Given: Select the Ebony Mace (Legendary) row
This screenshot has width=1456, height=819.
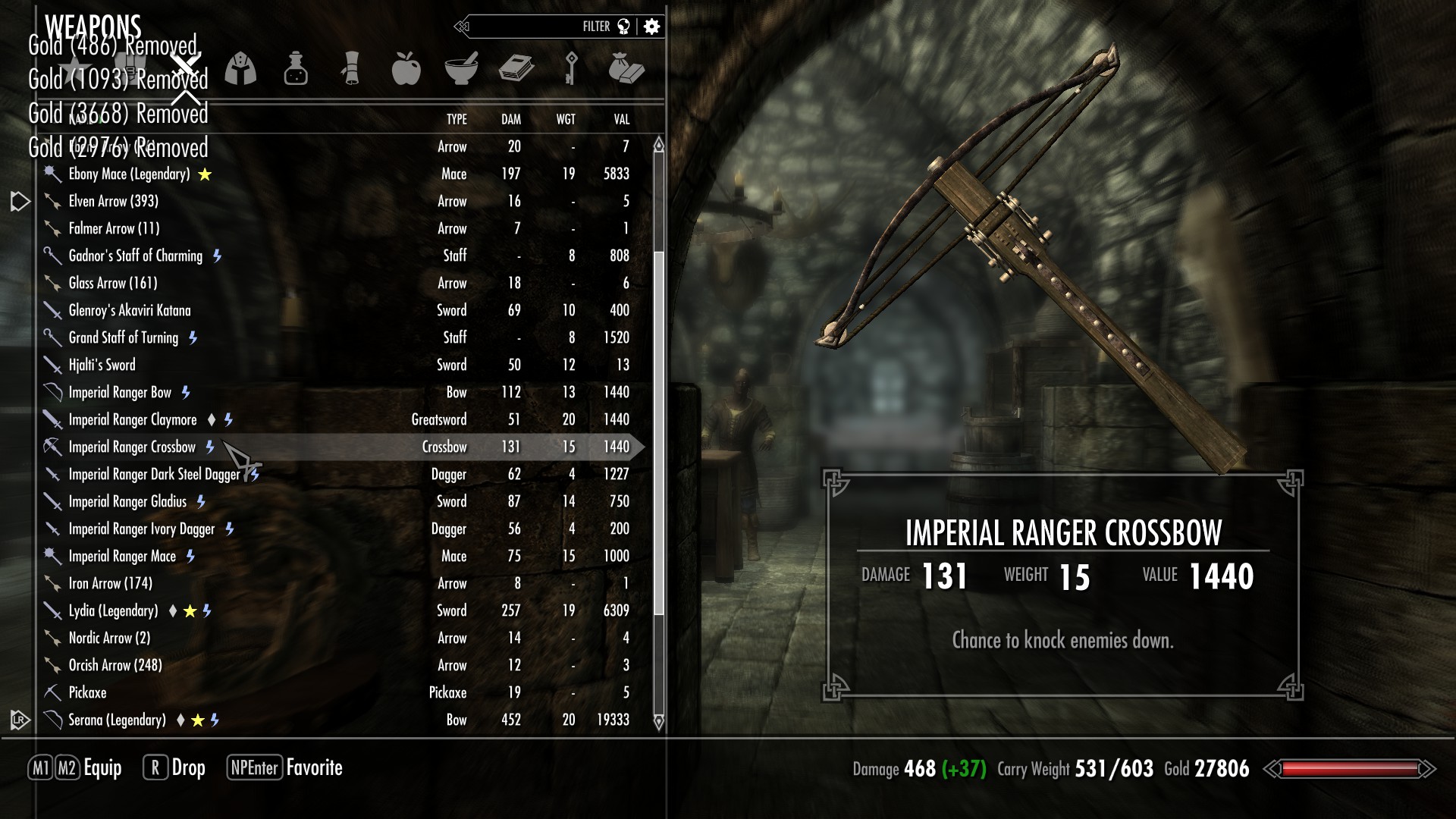Looking at the screenshot, I should [129, 174].
